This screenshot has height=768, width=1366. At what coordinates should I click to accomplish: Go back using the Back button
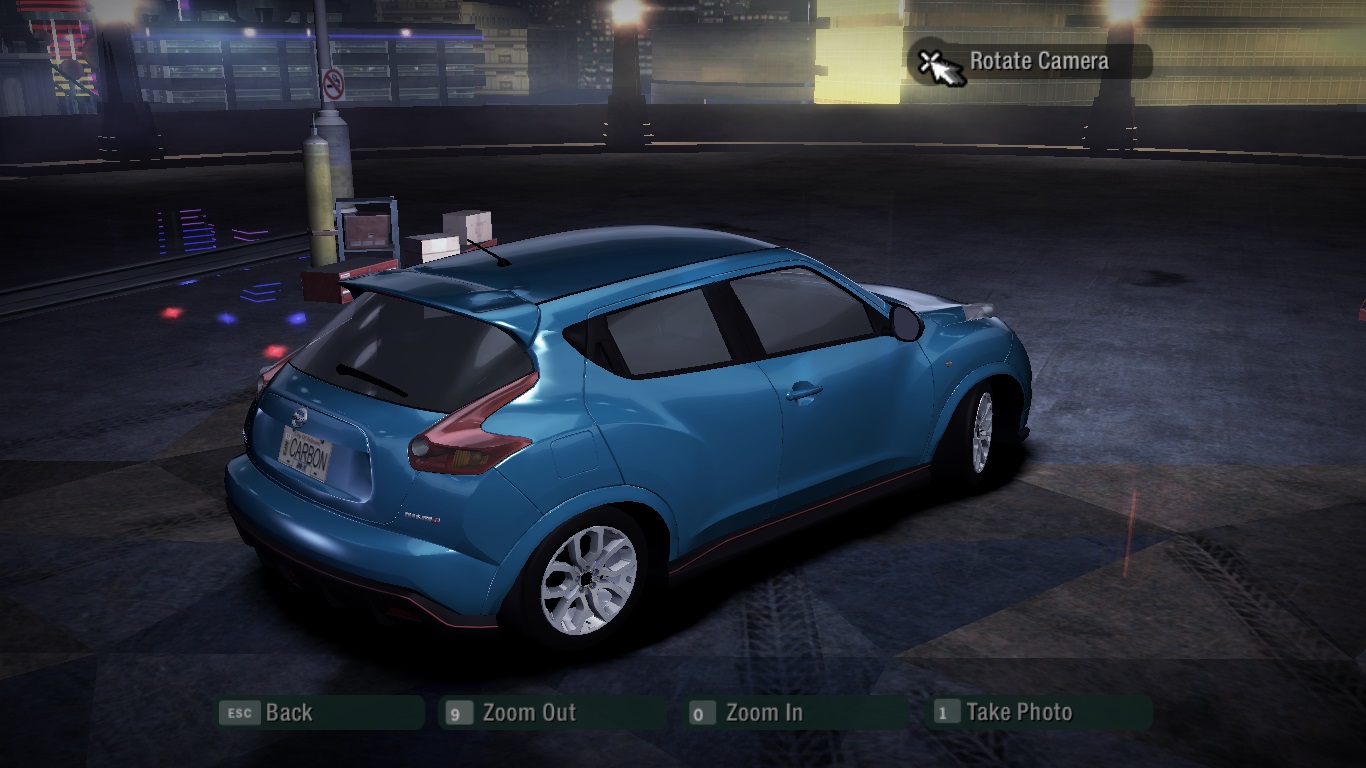point(320,713)
